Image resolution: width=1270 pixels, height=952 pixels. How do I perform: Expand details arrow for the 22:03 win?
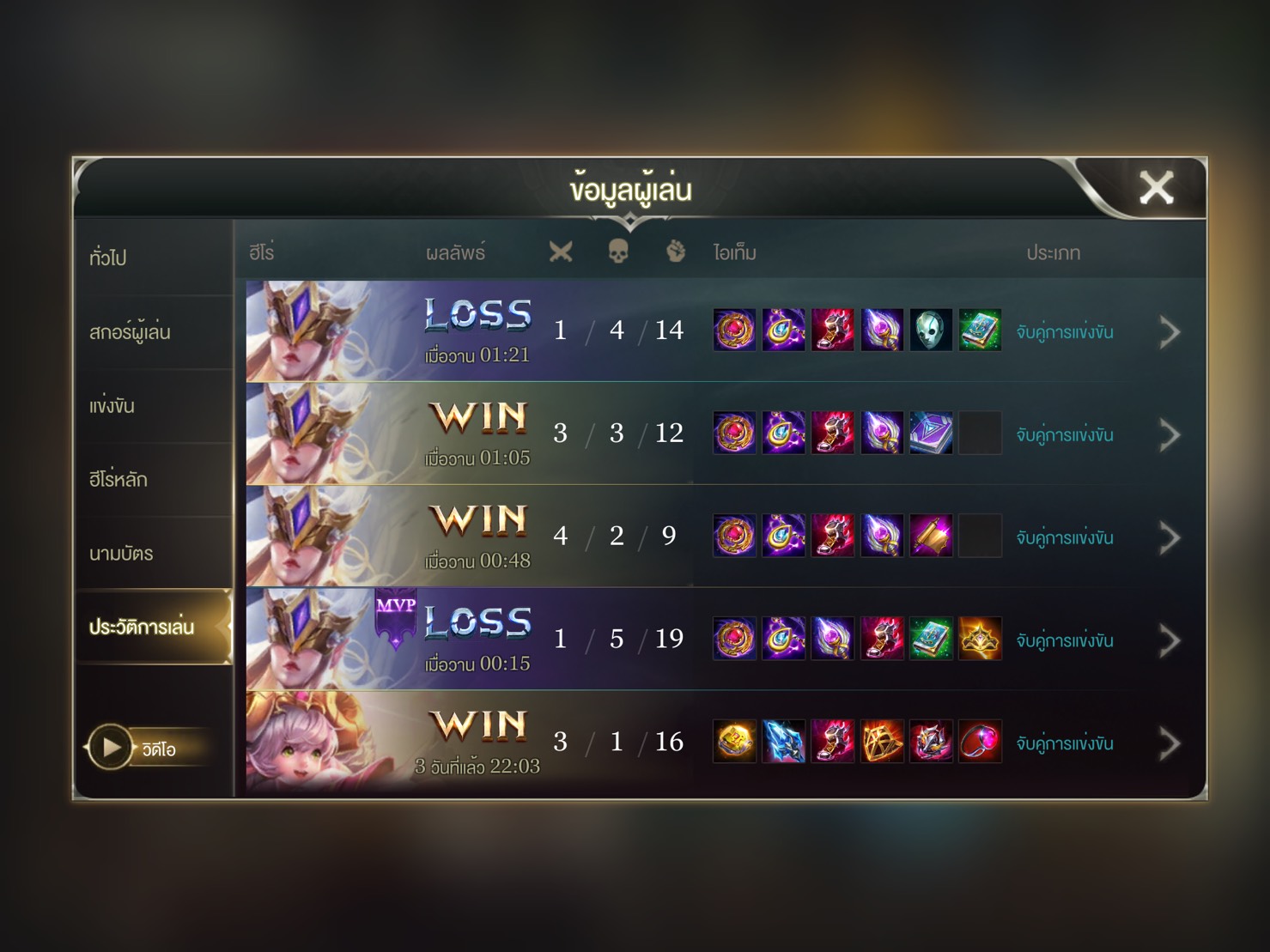point(1170,743)
